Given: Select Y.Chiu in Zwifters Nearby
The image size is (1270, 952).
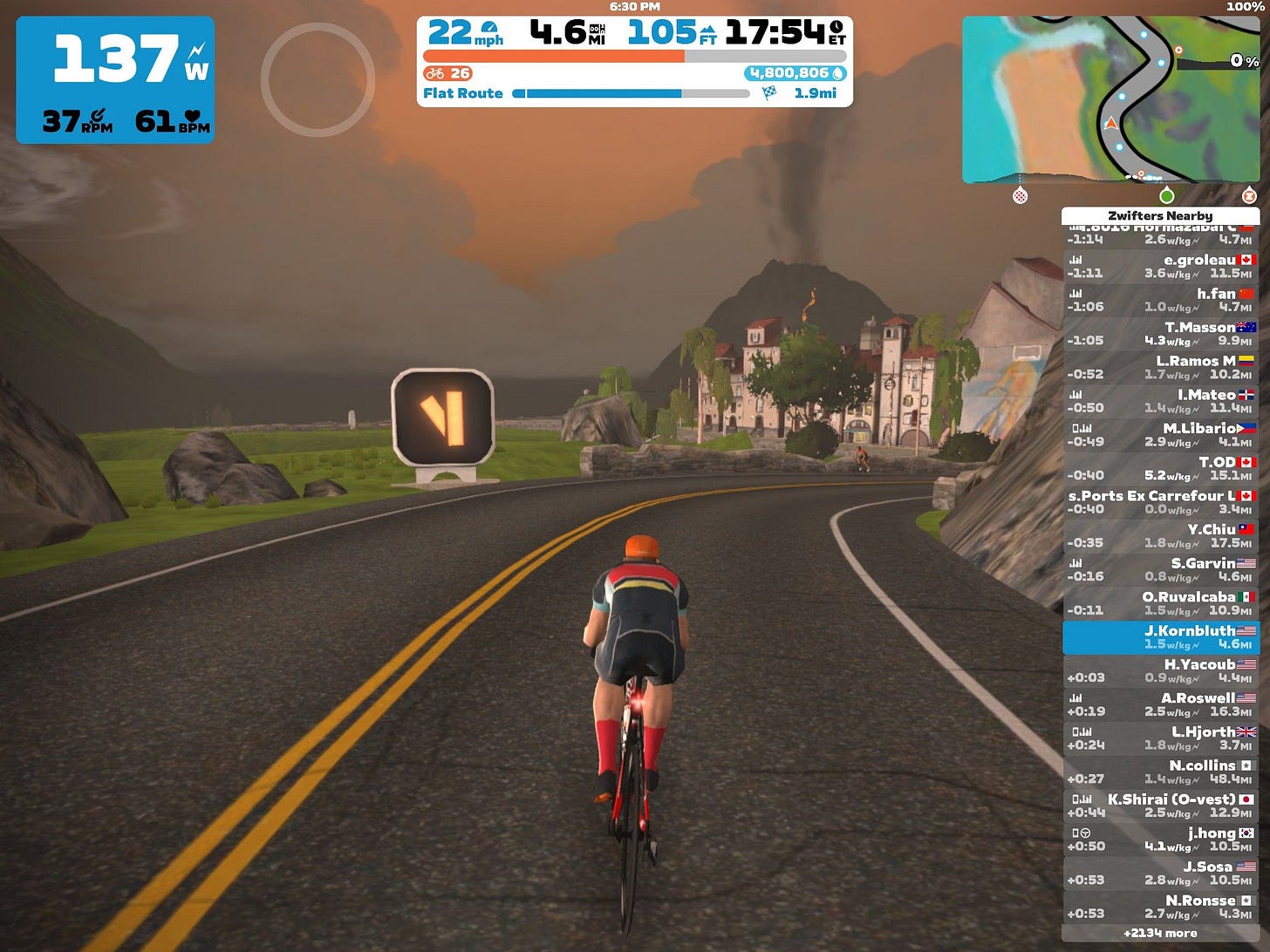Looking at the screenshot, I should pos(1160,536).
